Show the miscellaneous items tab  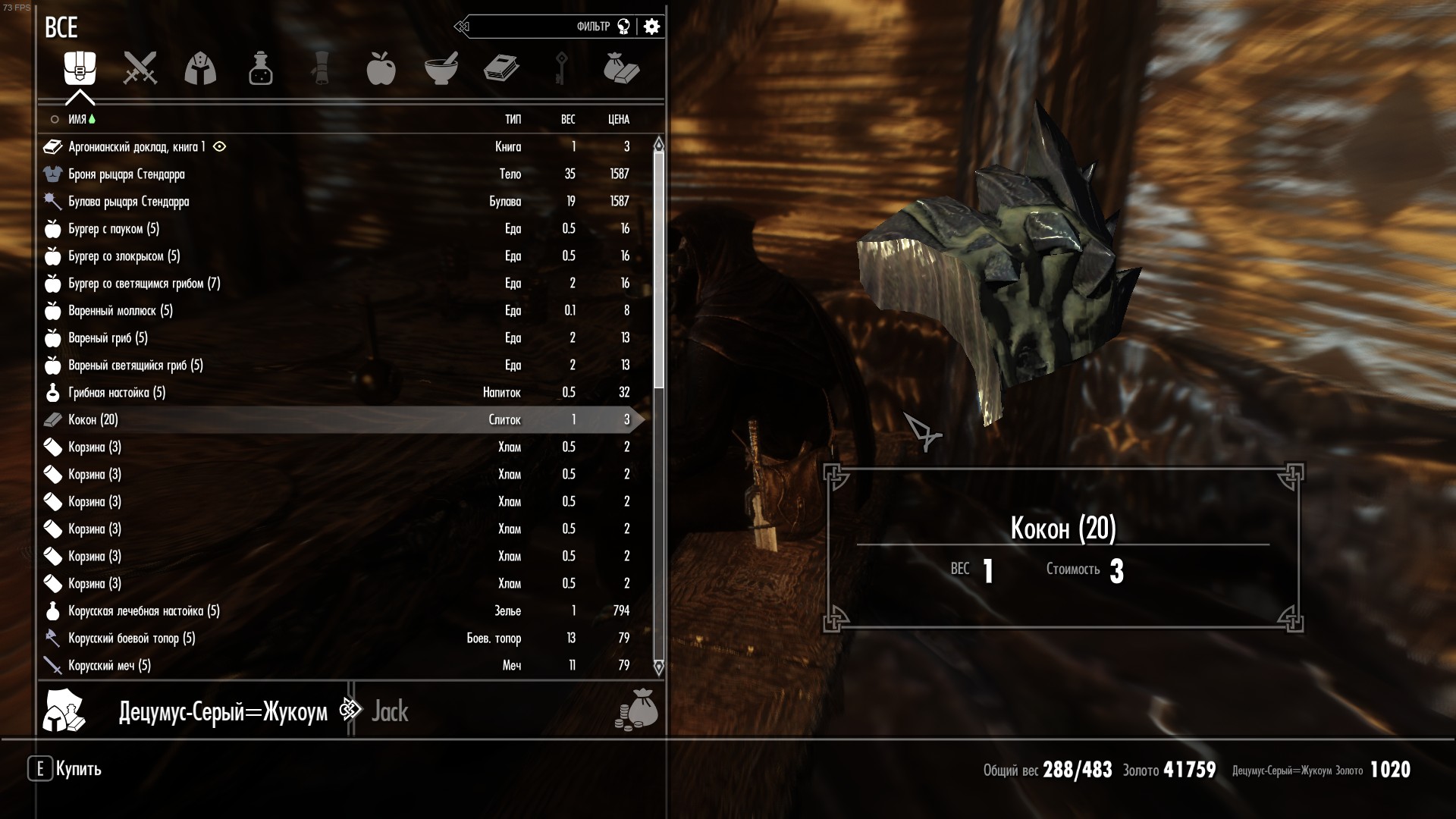tap(621, 68)
